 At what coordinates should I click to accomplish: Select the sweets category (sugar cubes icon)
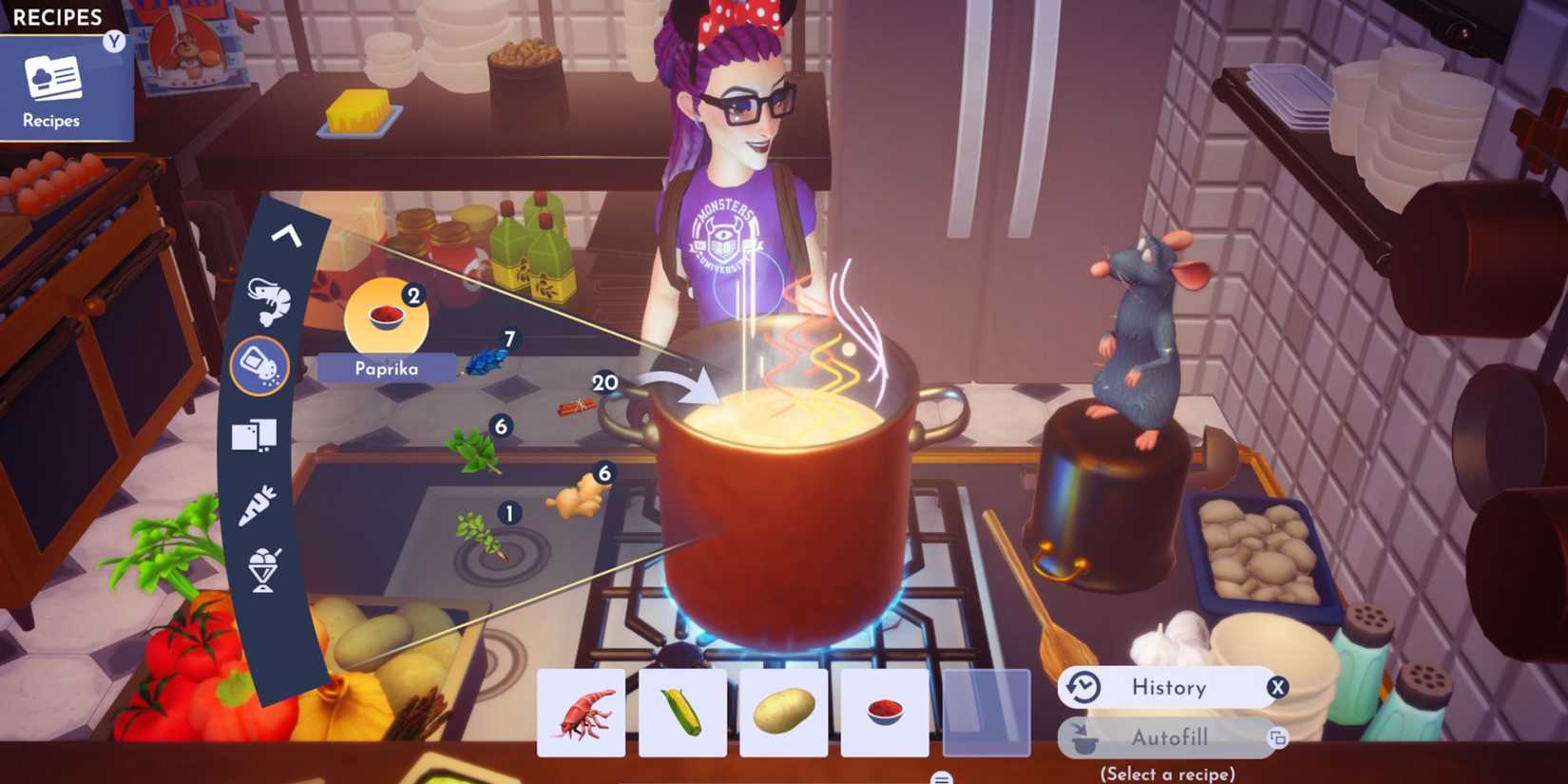pyautogui.click(x=255, y=433)
